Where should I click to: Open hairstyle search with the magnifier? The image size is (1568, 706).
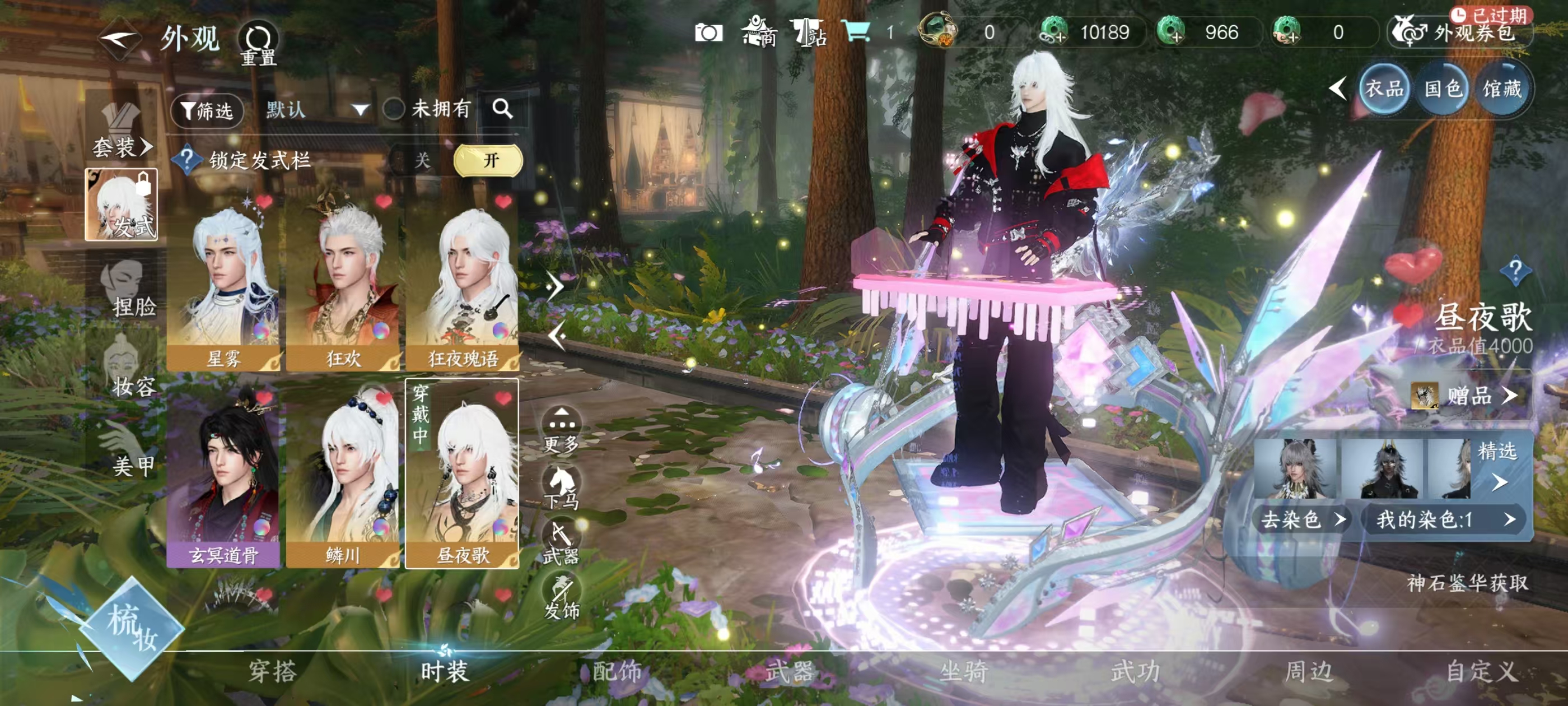(503, 109)
